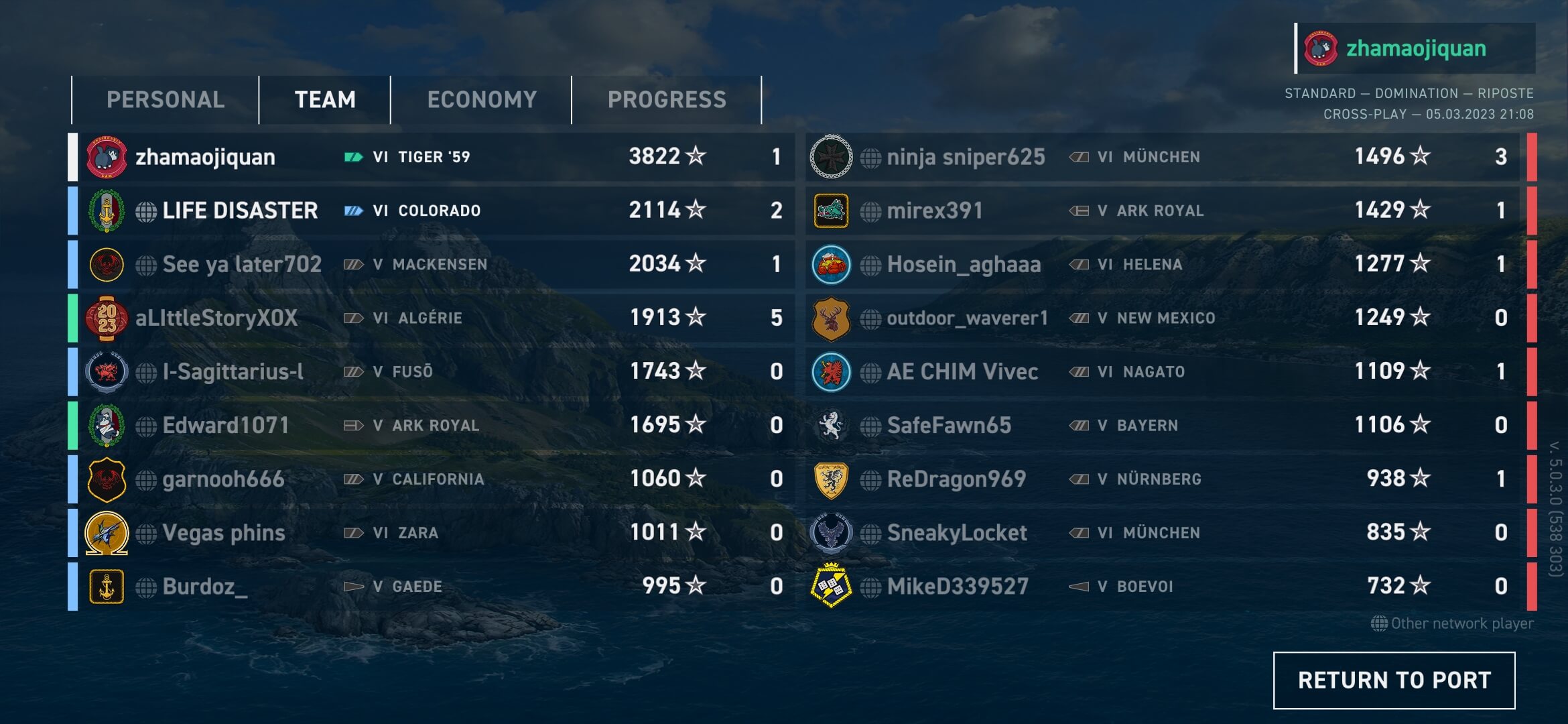This screenshot has width=1568, height=724.
Task: Click the anchor emblem beside Burdoz_
Action: pos(107,586)
